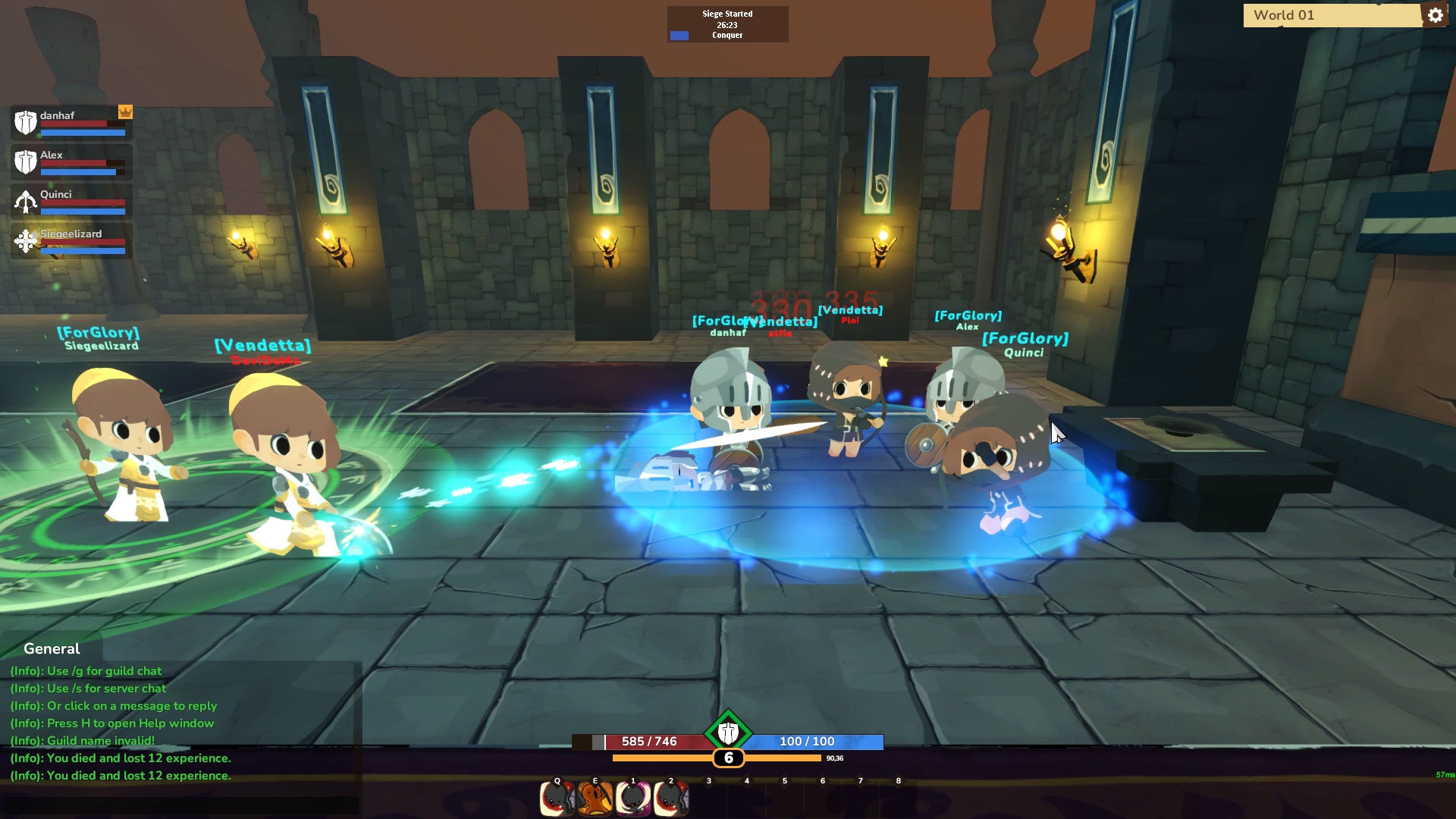The height and width of the screenshot is (819, 1456).
Task: Select Siegeelizard's cross-shaped class icon
Action: click(x=25, y=243)
